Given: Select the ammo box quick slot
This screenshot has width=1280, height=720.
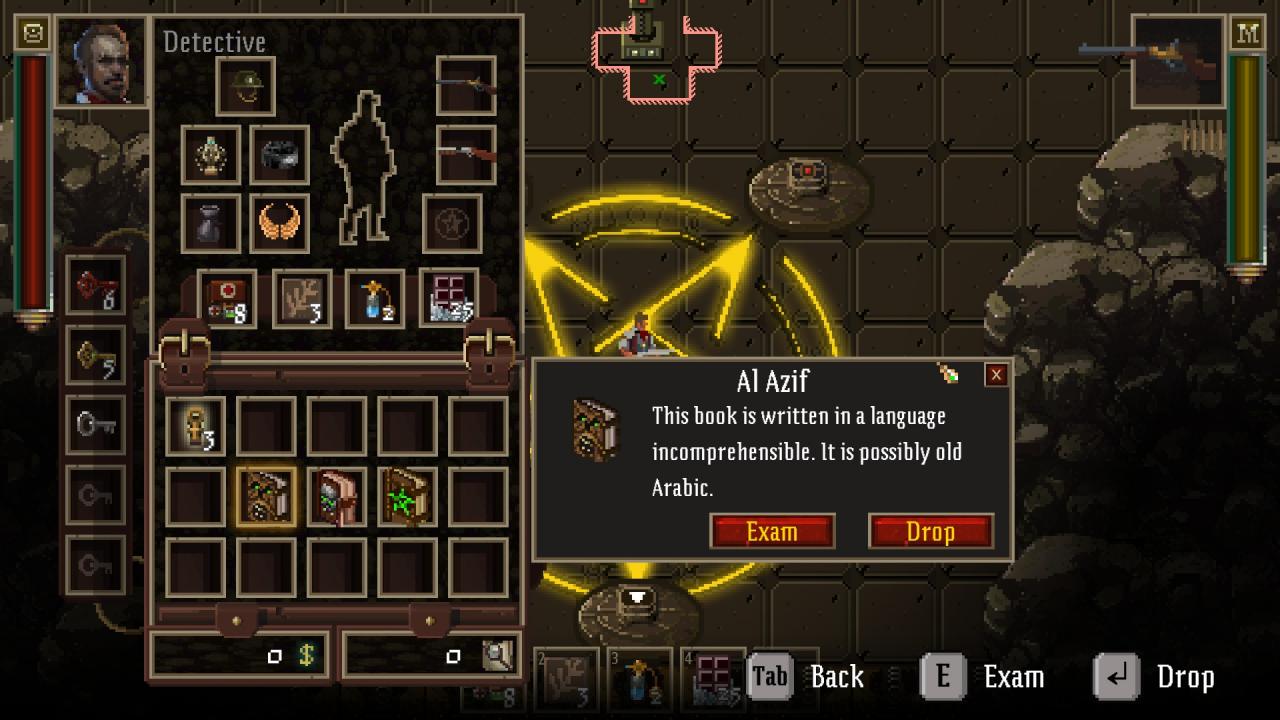Looking at the screenshot, I should (449, 299).
